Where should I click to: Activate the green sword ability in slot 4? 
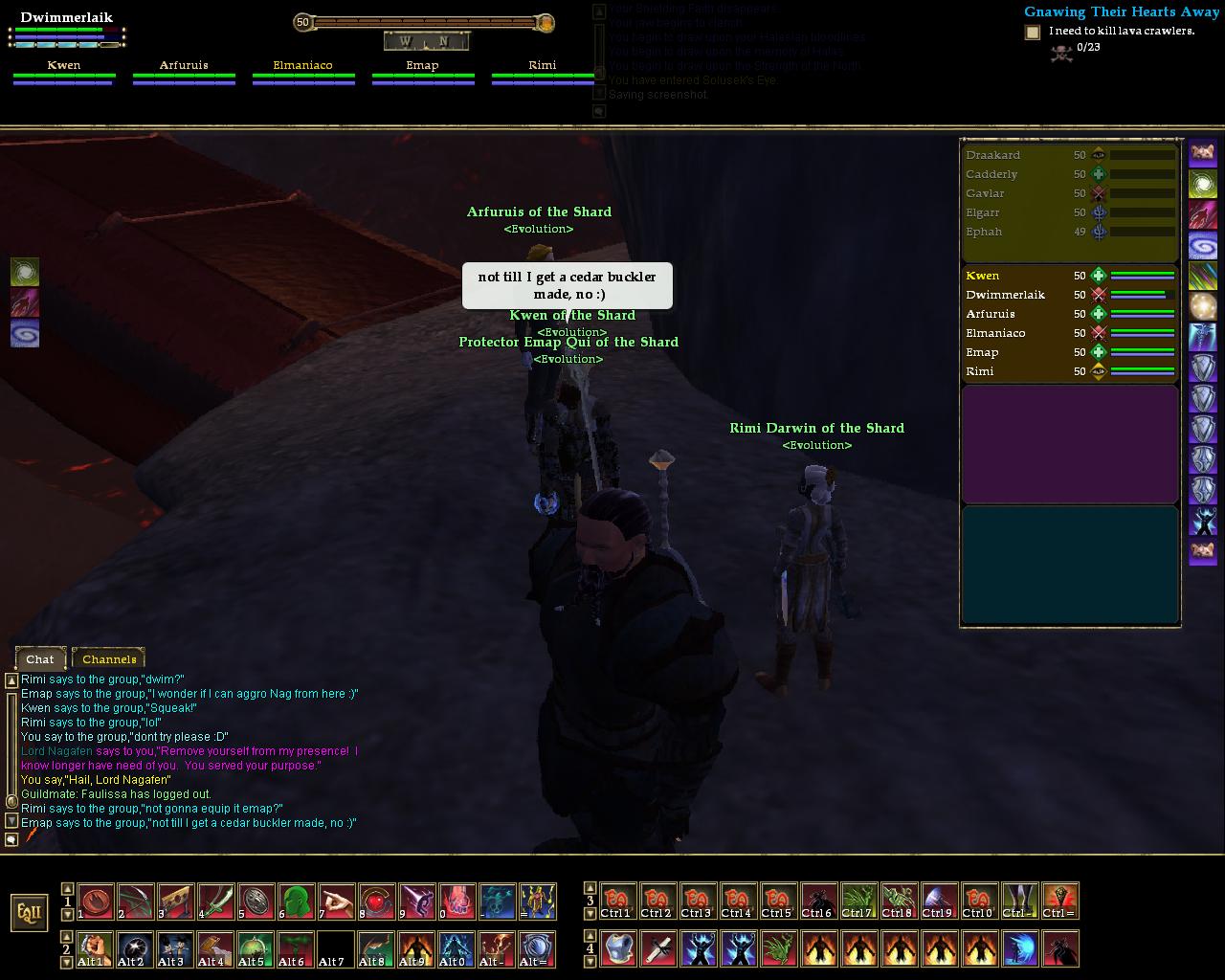tap(215, 901)
